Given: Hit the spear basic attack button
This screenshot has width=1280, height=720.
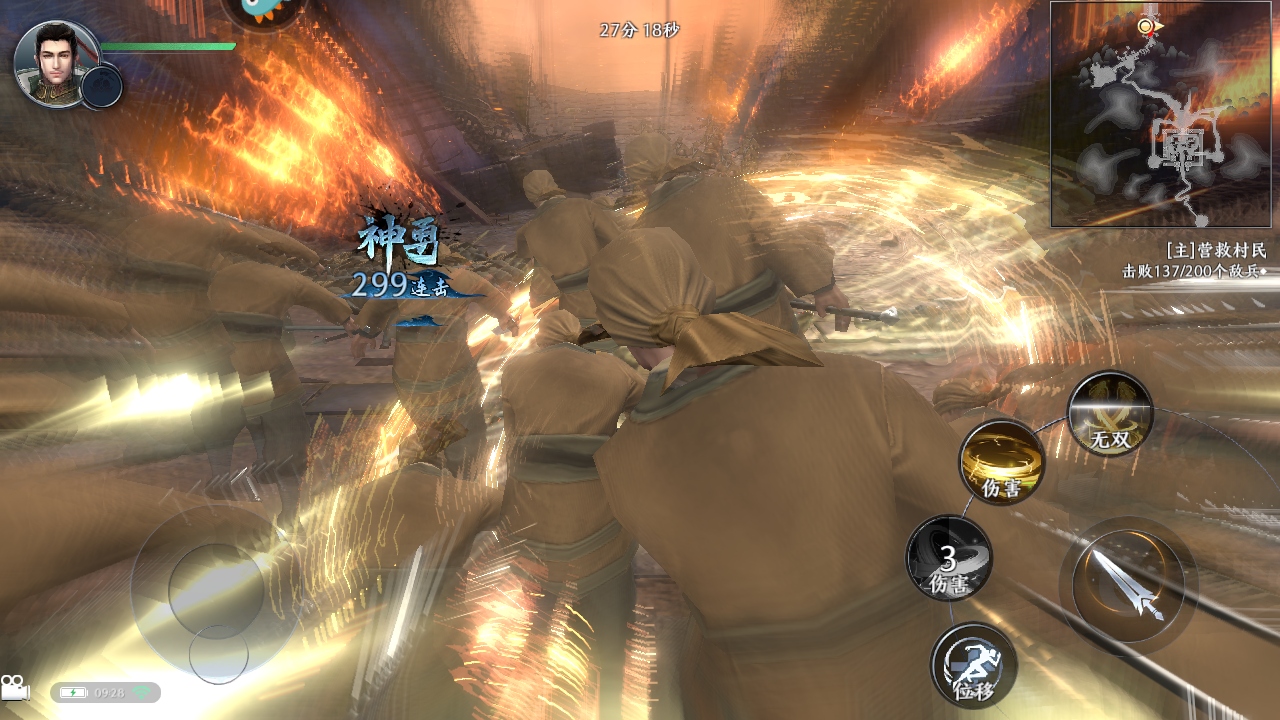Looking at the screenshot, I should (x=1128, y=586).
